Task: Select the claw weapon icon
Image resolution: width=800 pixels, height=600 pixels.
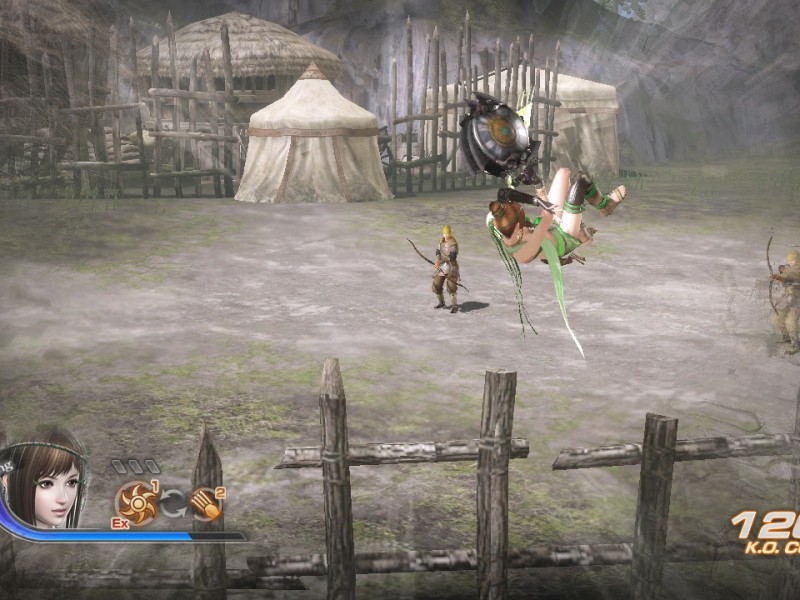Action: [205, 503]
